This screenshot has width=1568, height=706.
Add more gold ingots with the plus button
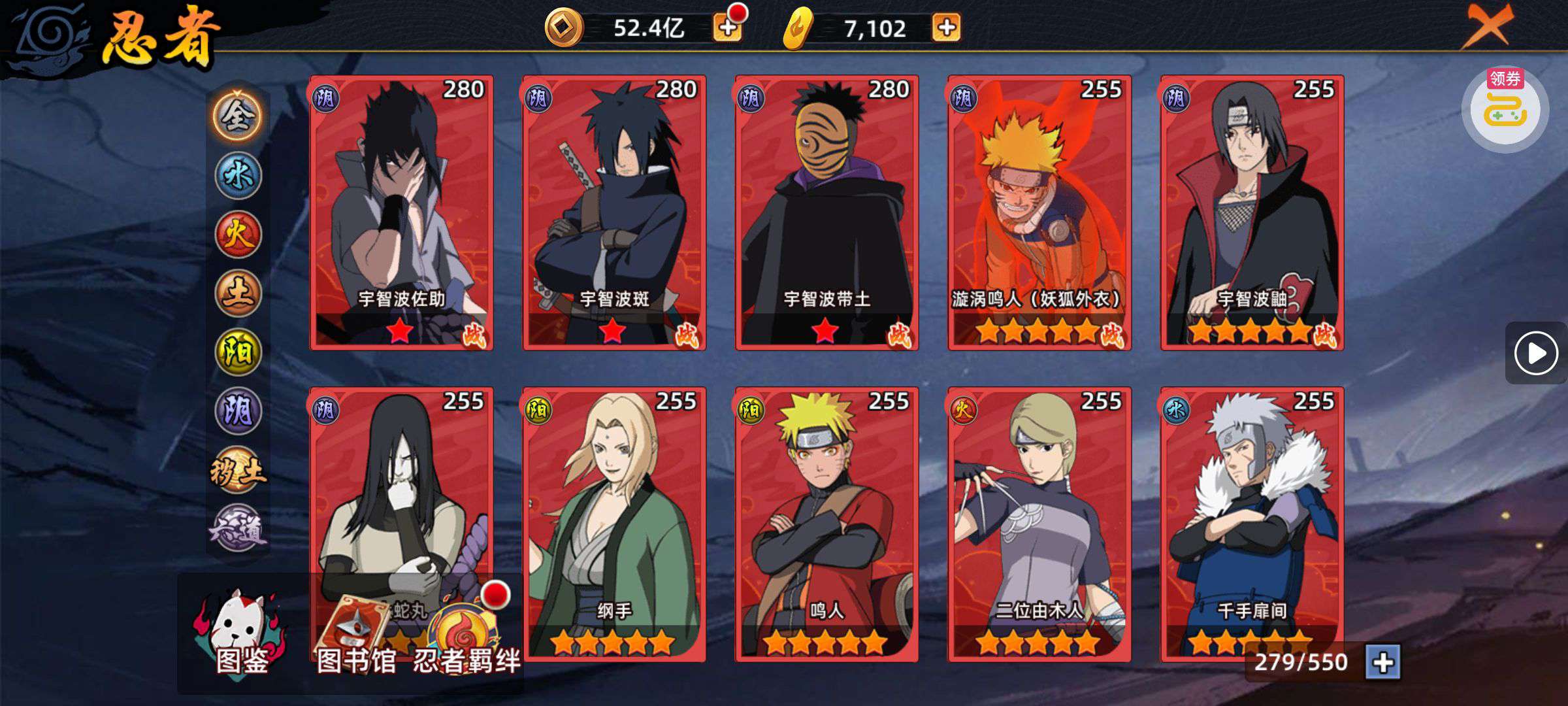(946, 27)
